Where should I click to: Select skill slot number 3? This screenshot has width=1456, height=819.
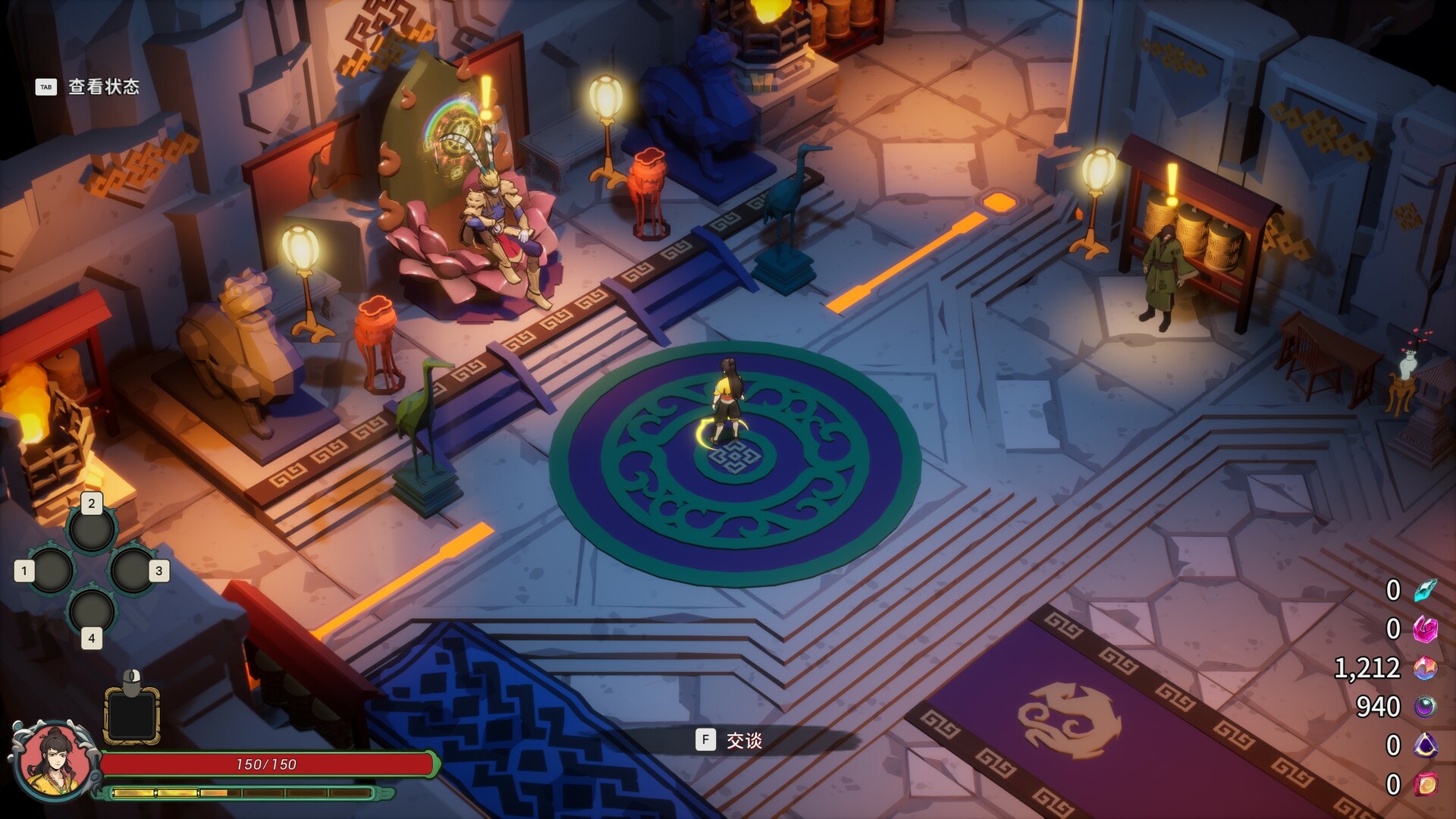(x=132, y=570)
